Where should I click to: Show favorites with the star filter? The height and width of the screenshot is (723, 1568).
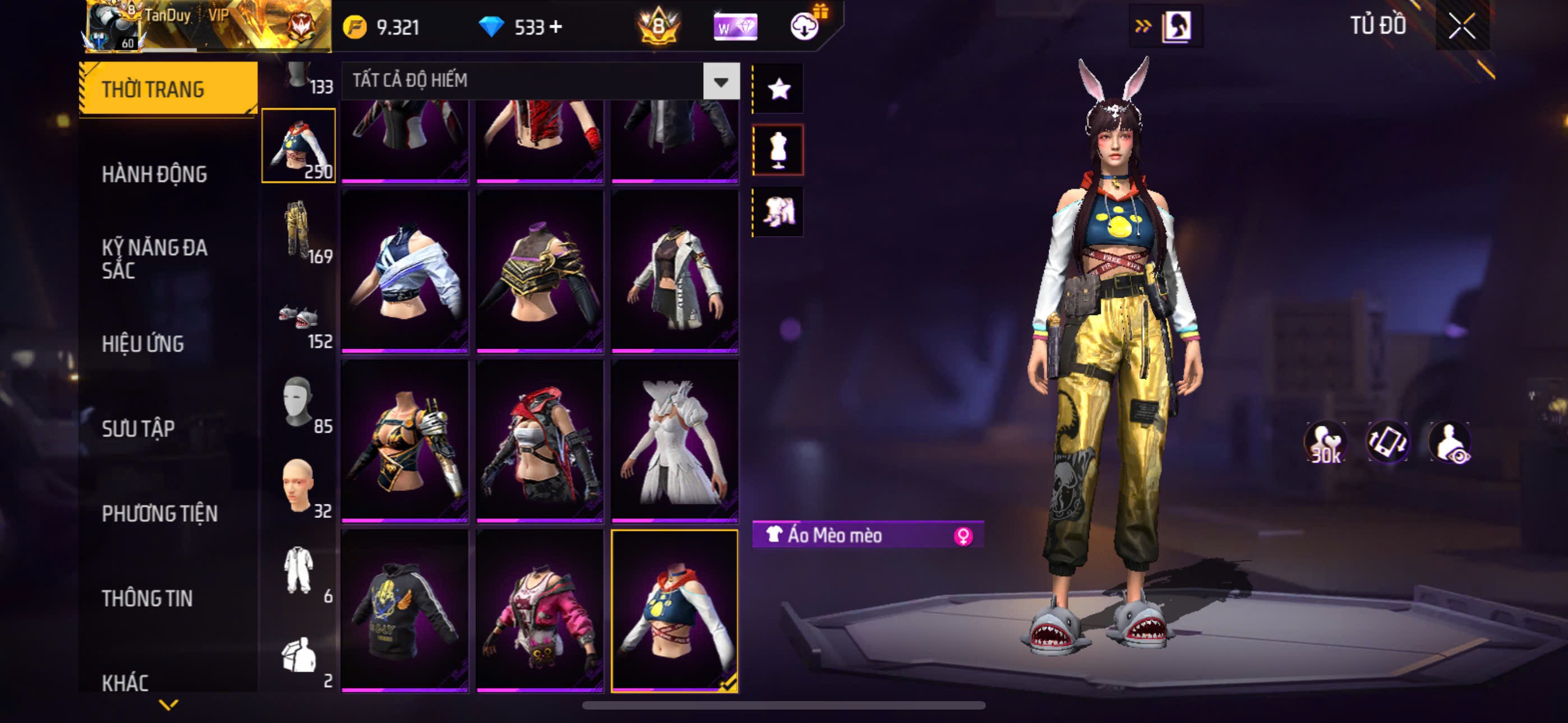(x=778, y=90)
